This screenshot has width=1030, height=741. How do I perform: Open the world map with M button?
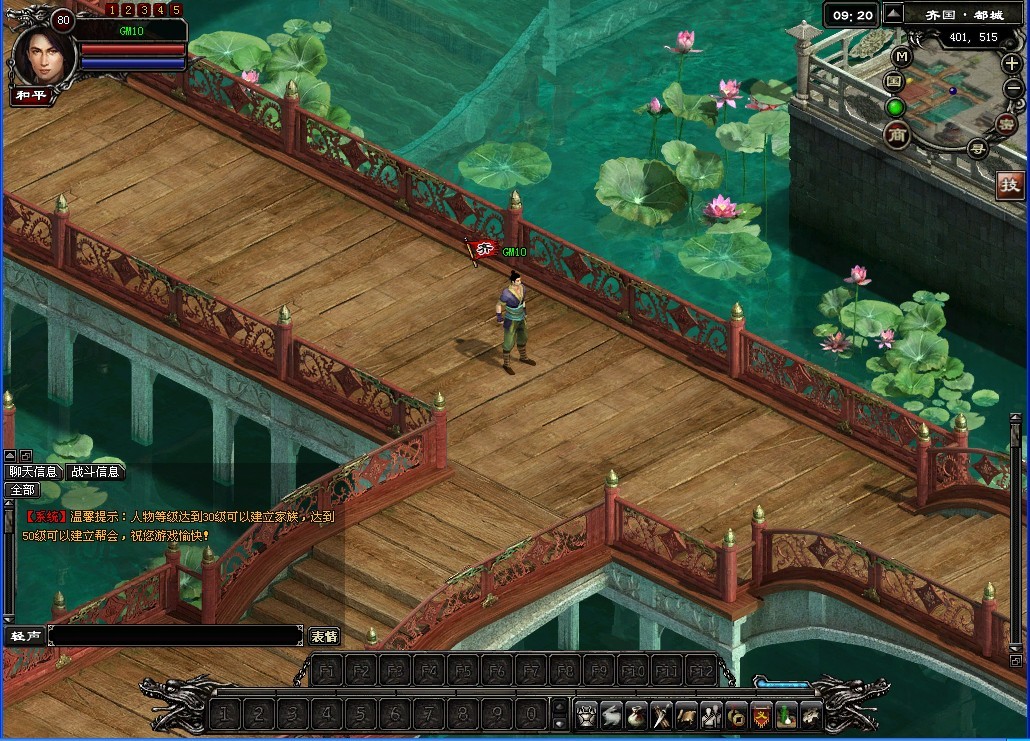[901, 56]
